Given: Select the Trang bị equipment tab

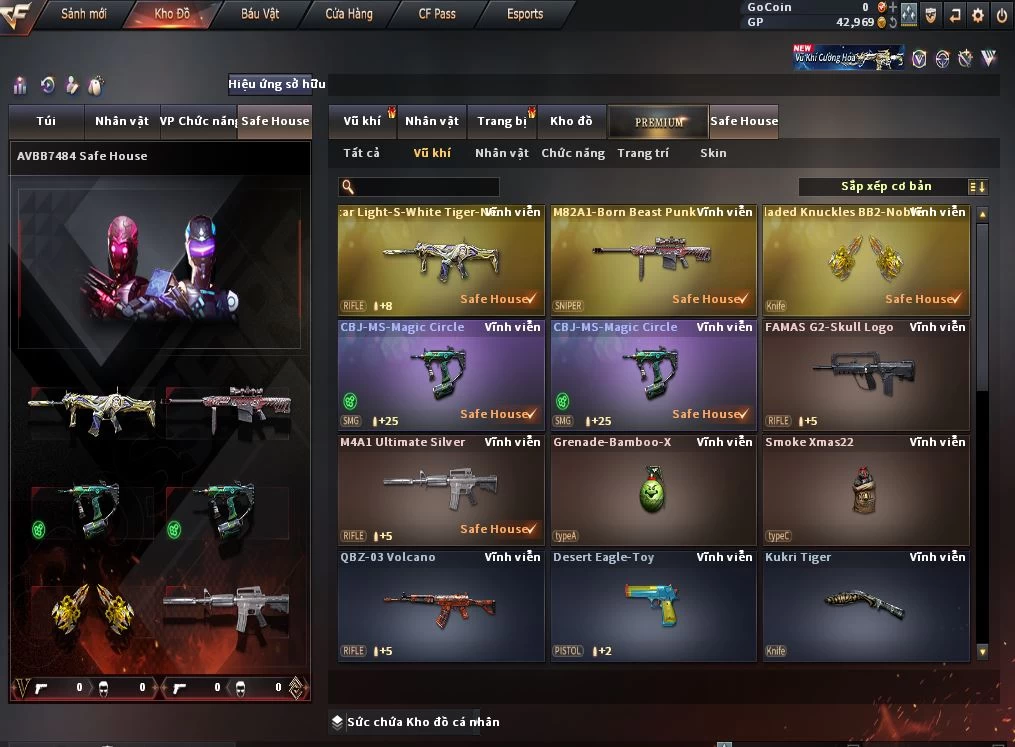Looking at the screenshot, I should tap(501, 121).
